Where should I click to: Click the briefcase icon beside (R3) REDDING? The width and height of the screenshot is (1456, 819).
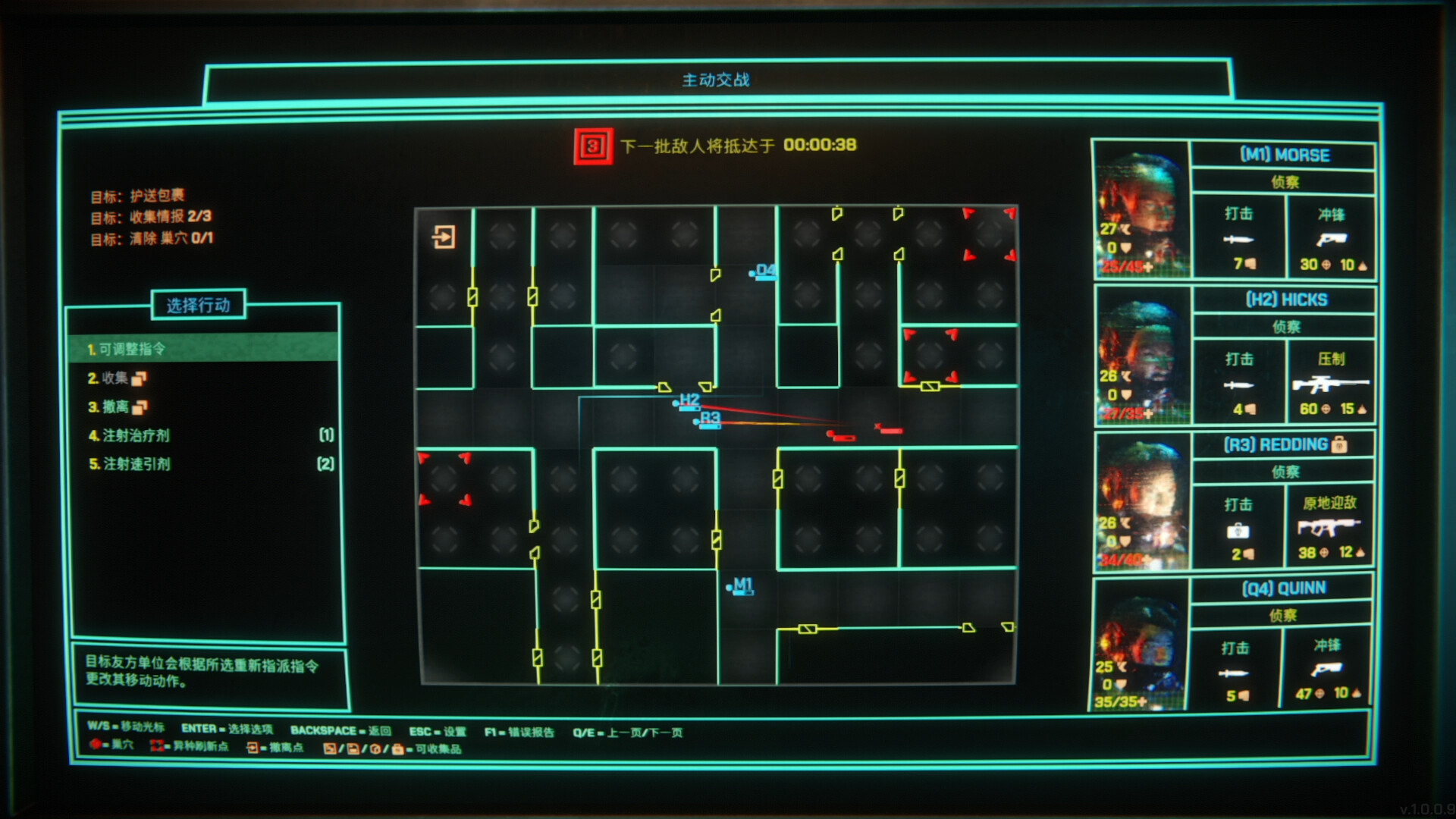click(x=1339, y=445)
